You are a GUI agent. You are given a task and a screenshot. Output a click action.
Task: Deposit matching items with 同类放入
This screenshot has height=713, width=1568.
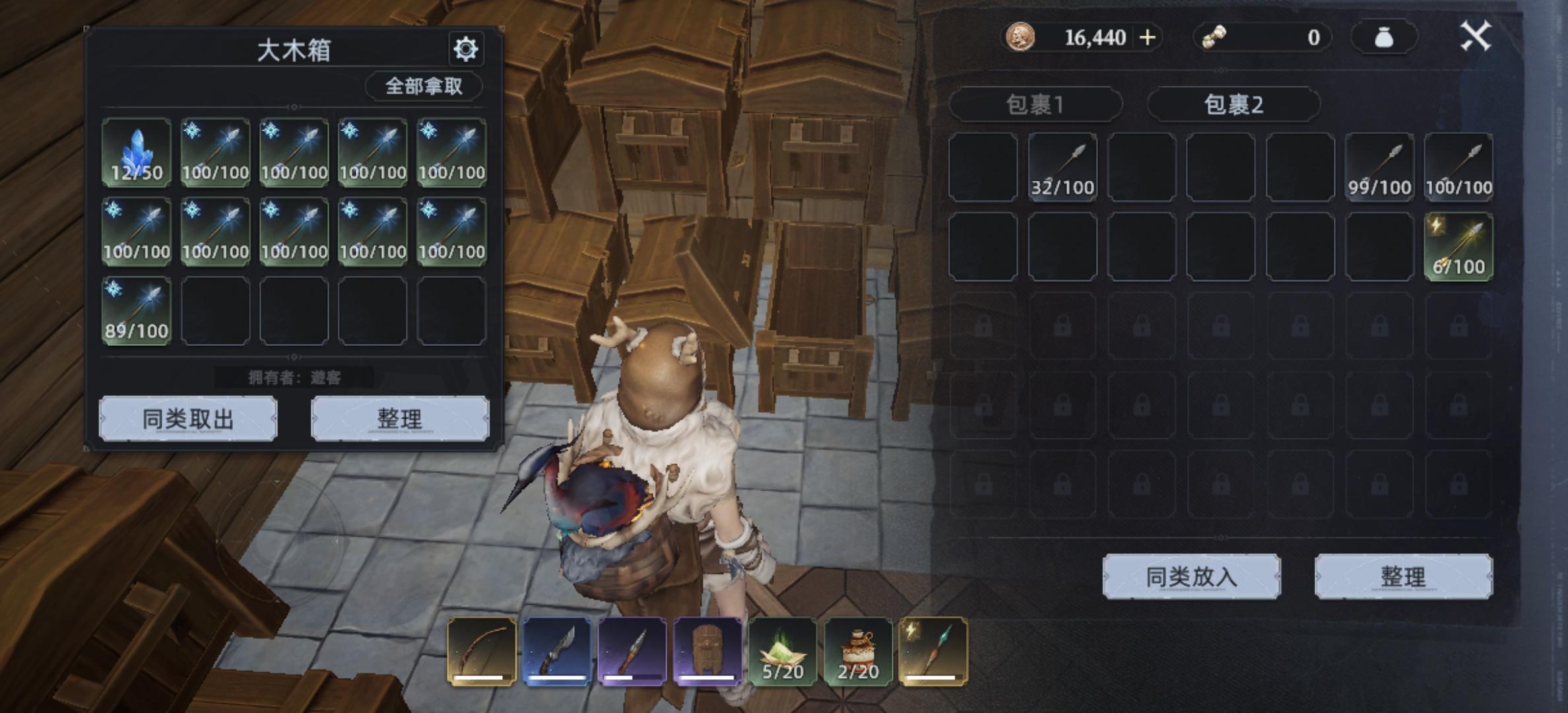pos(1191,576)
